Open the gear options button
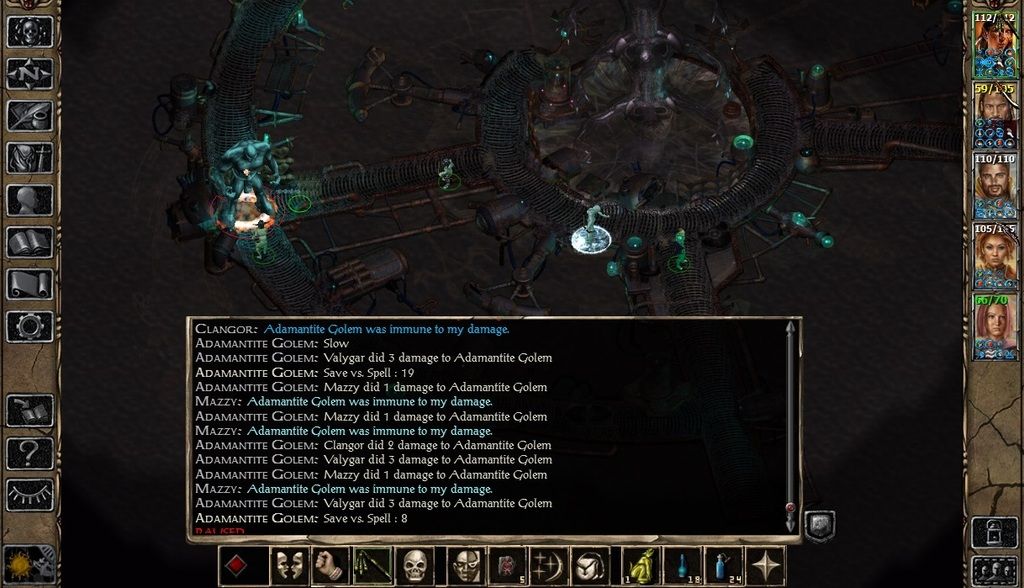The image size is (1024, 588). tap(29, 326)
